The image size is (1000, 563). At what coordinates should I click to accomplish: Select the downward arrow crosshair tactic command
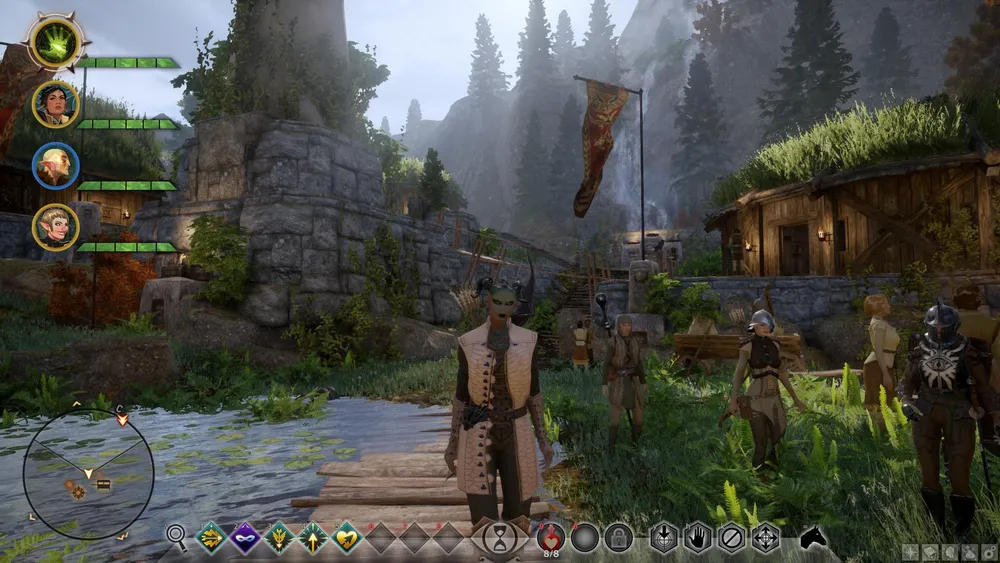(x=664, y=538)
